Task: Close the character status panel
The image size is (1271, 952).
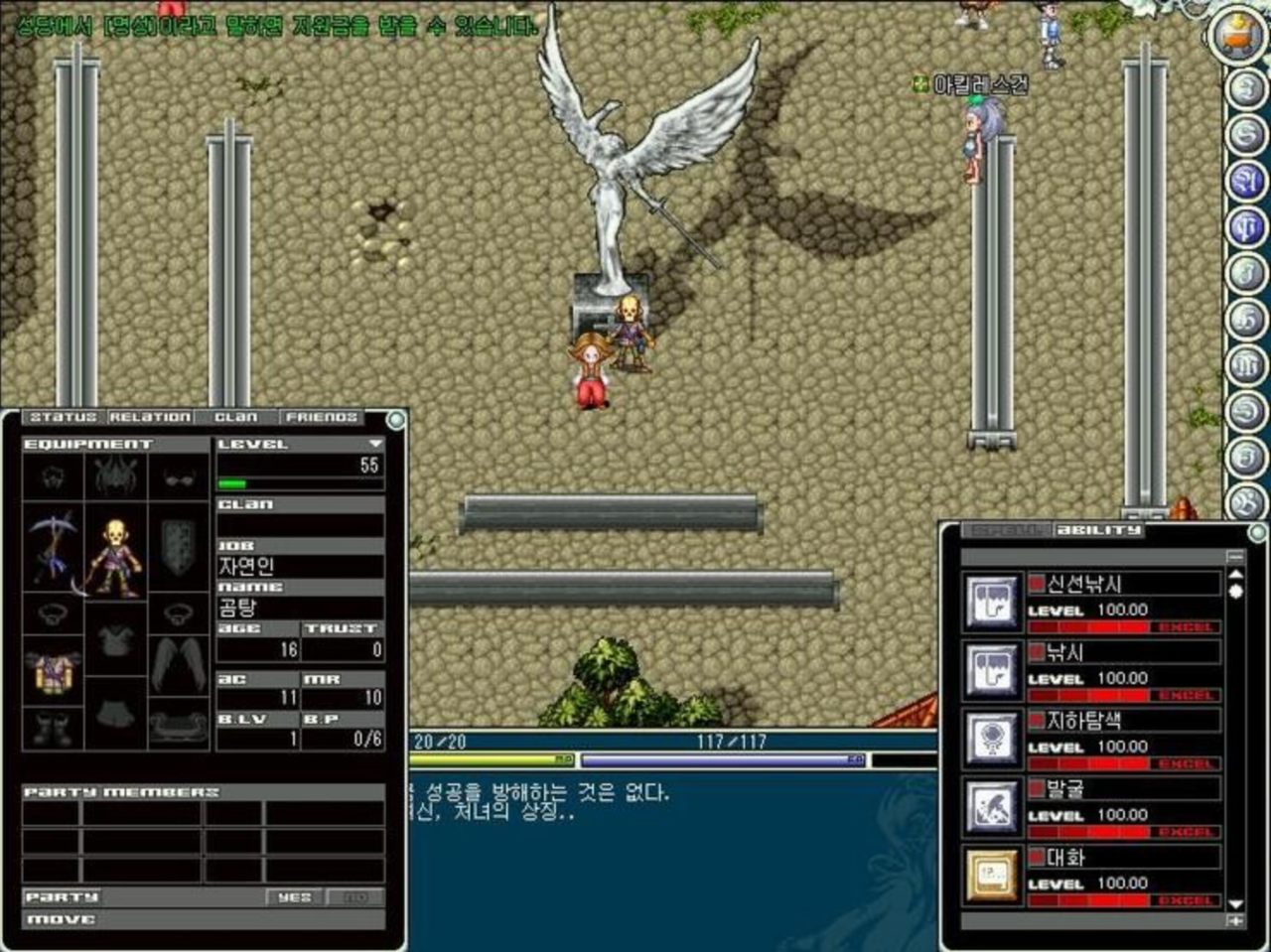Action: (x=395, y=420)
